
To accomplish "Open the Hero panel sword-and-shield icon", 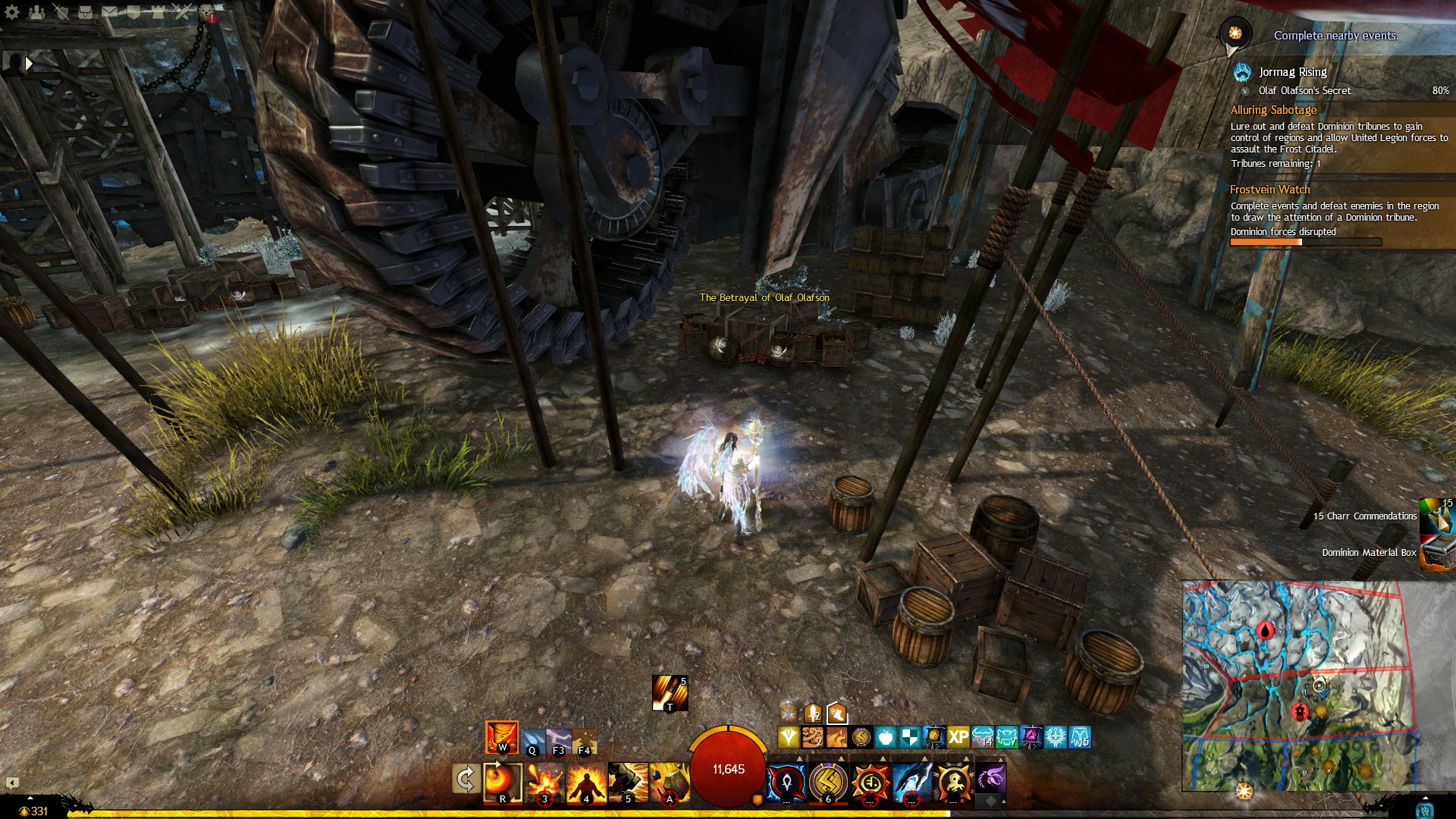I will [61, 12].
